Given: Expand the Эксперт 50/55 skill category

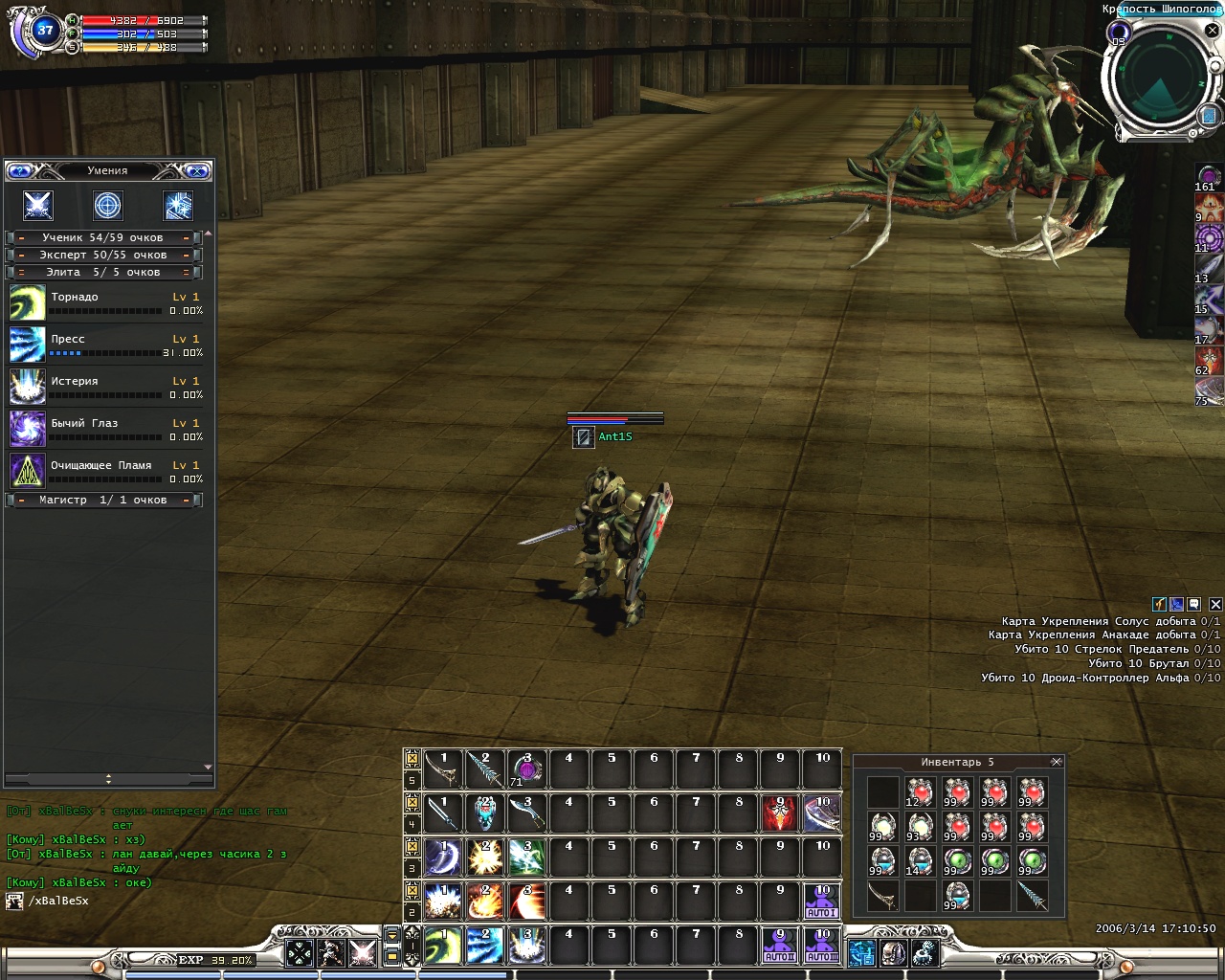Looking at the screenshot, I should pos(104,255).
